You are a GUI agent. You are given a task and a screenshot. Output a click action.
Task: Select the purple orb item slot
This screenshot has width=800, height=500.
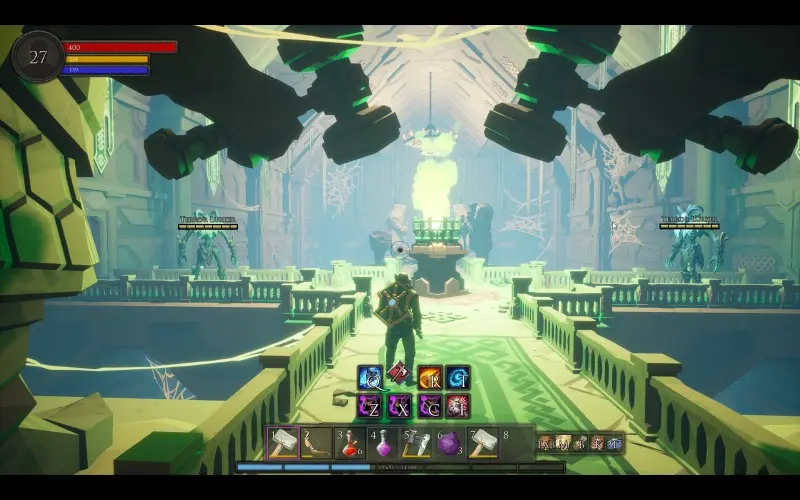(450, 442)
